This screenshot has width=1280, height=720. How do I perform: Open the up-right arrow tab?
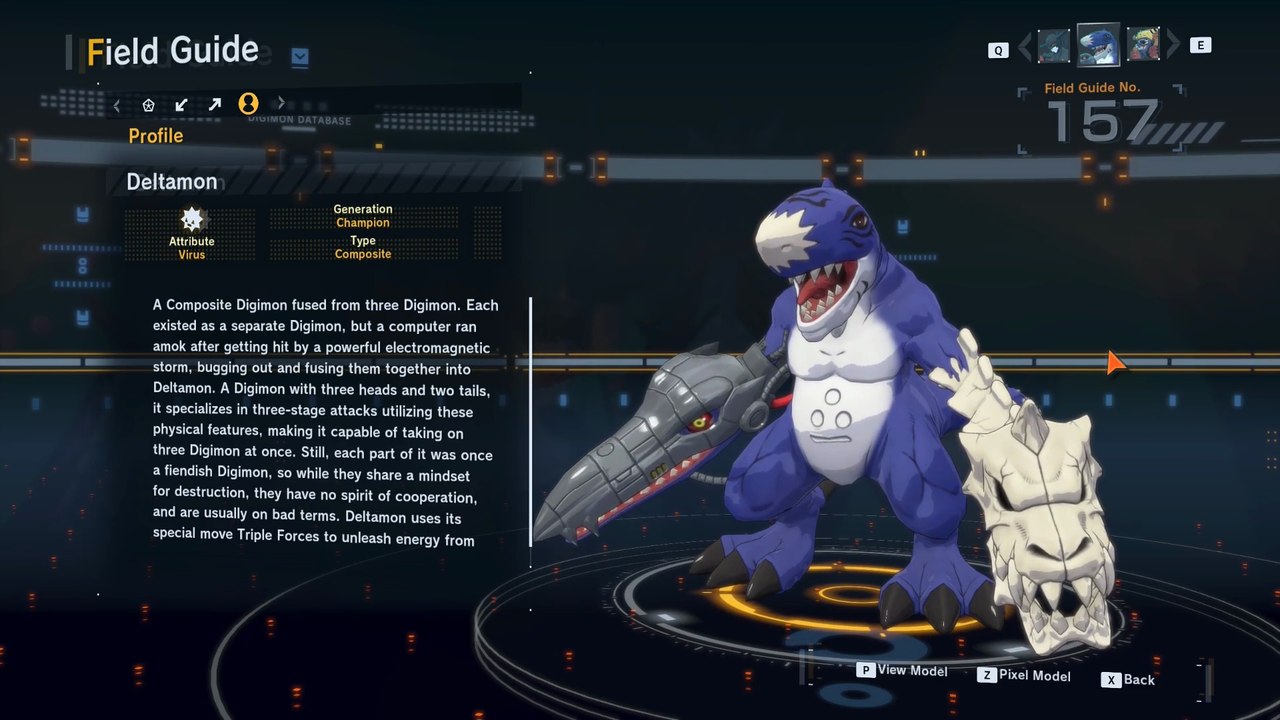pos(214,104)
